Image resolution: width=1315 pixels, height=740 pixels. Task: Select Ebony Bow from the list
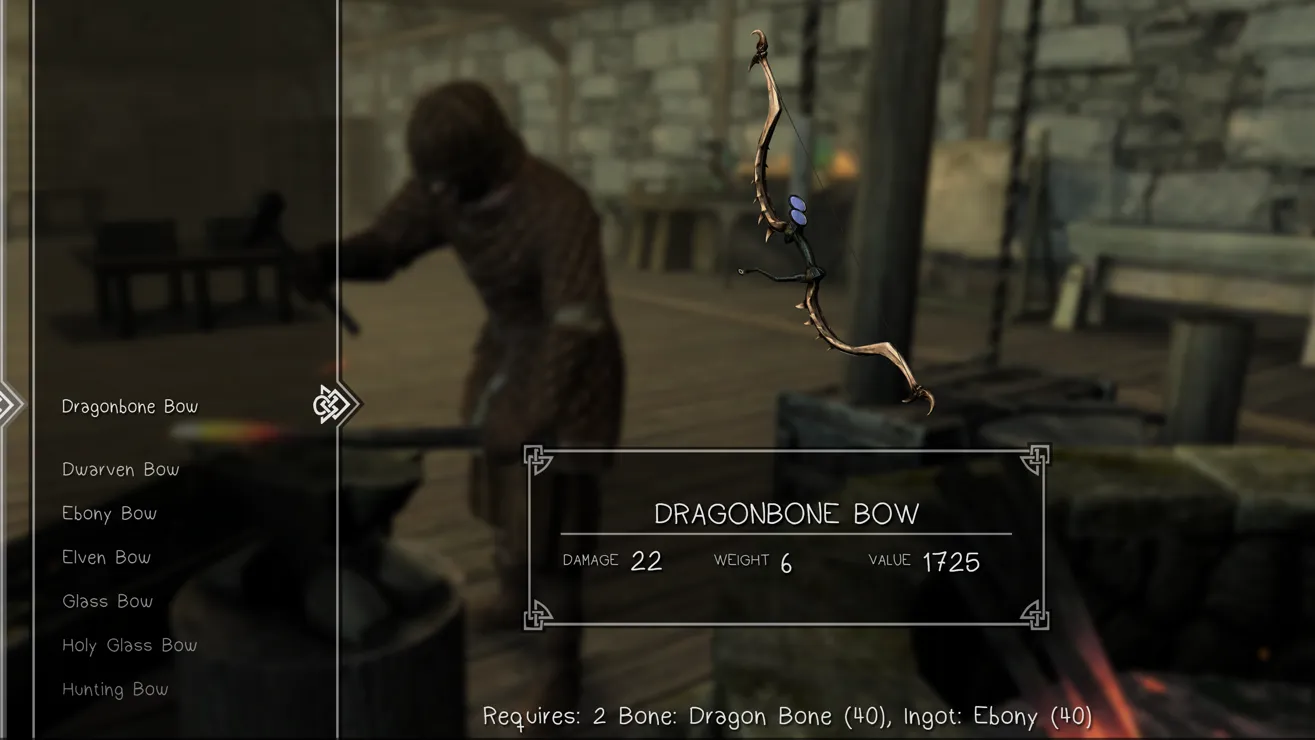110,514
